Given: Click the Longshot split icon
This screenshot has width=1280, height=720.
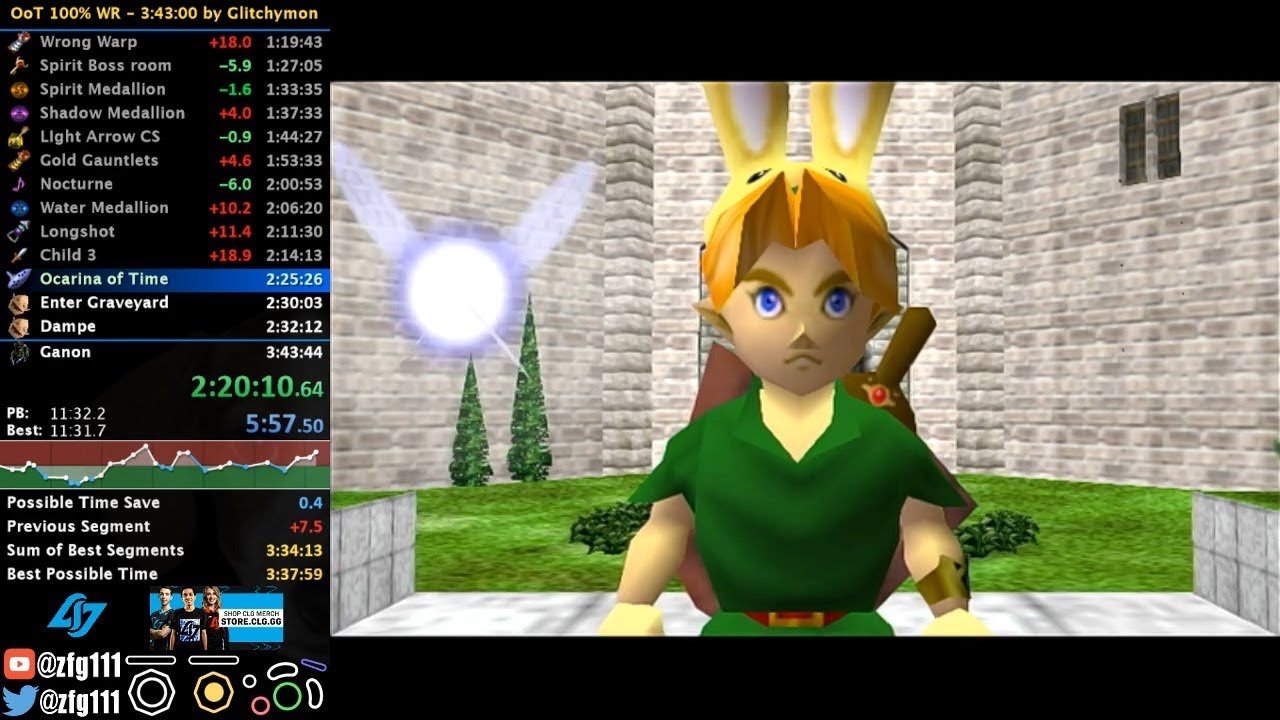Looking at the screenshot, I should 20,231.
